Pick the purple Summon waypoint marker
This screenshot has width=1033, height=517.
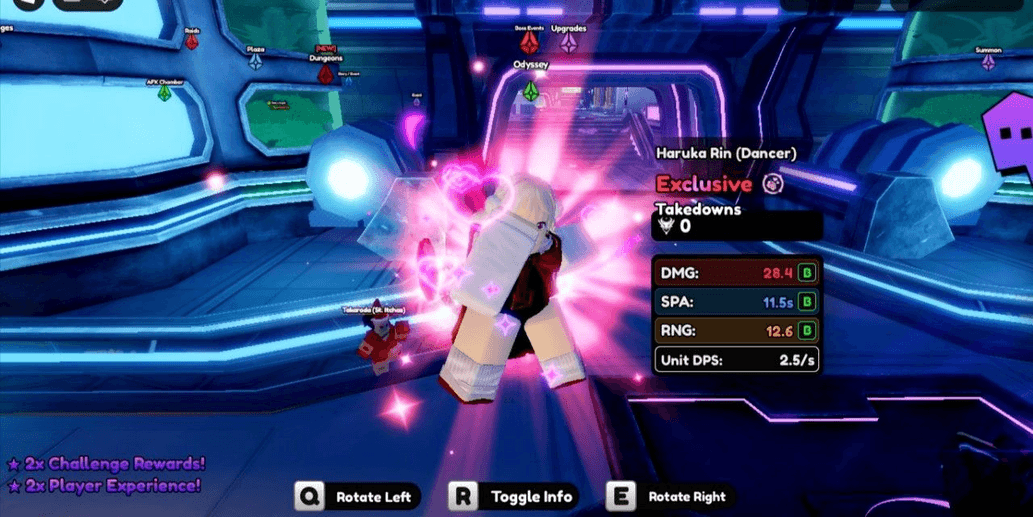(988, 63)
